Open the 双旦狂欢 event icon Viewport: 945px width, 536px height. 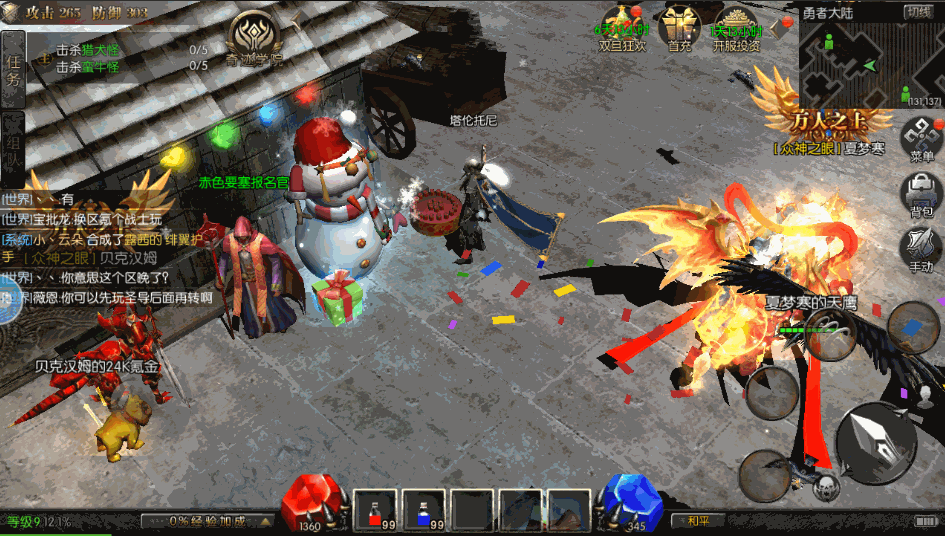(623, 28)
